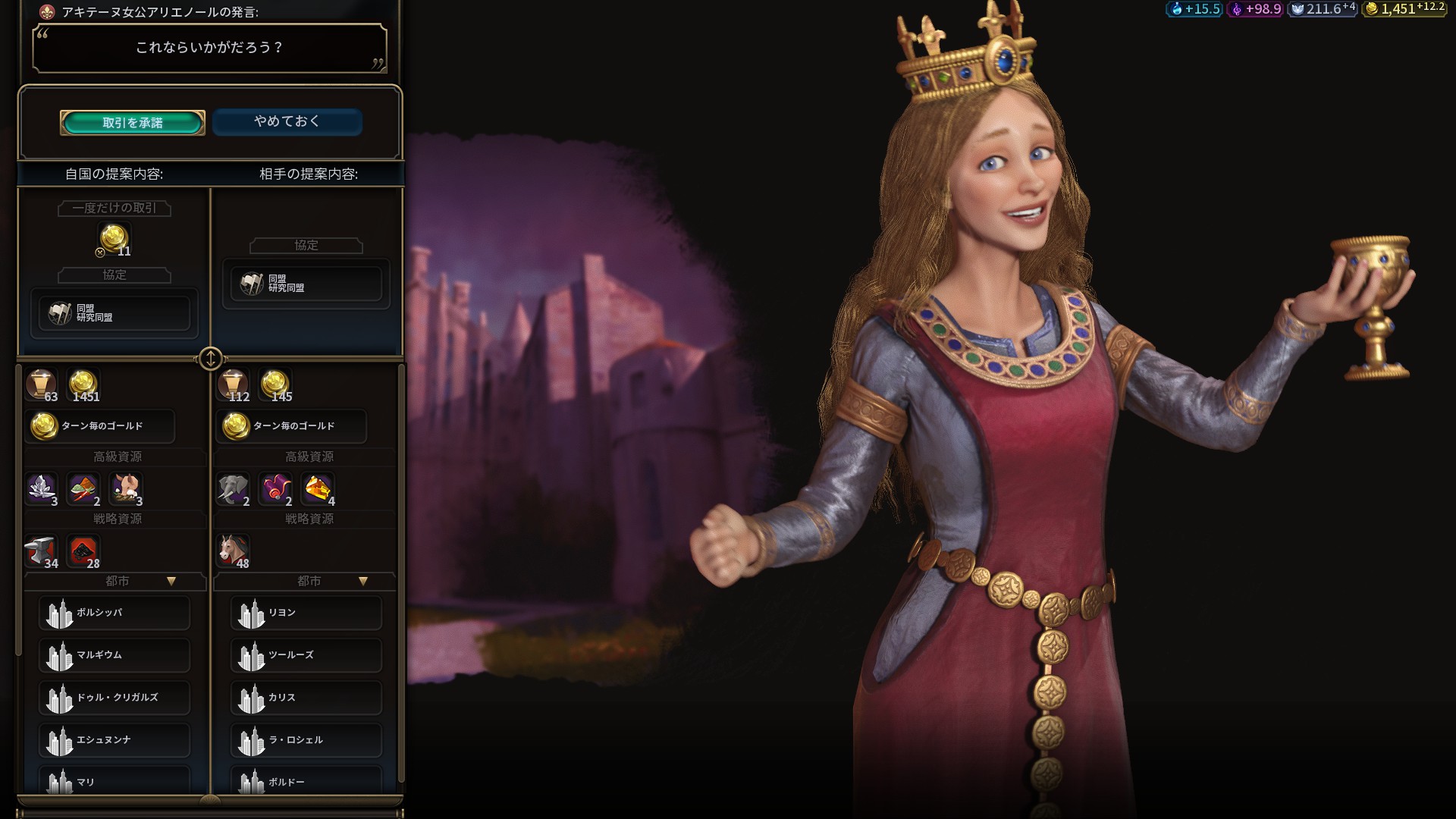The height and width of the screenshot is (819, 1456).
Task: Request the opponent's horses resource
Action: click(x=233, y=551)
